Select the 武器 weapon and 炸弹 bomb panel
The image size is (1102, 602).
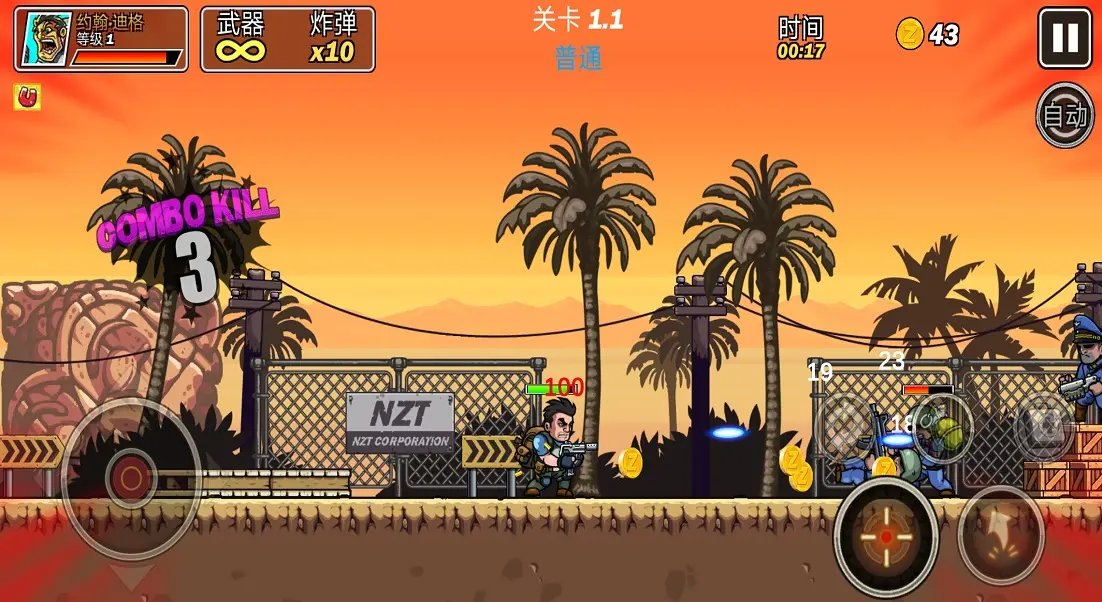[x=288, y=40]
